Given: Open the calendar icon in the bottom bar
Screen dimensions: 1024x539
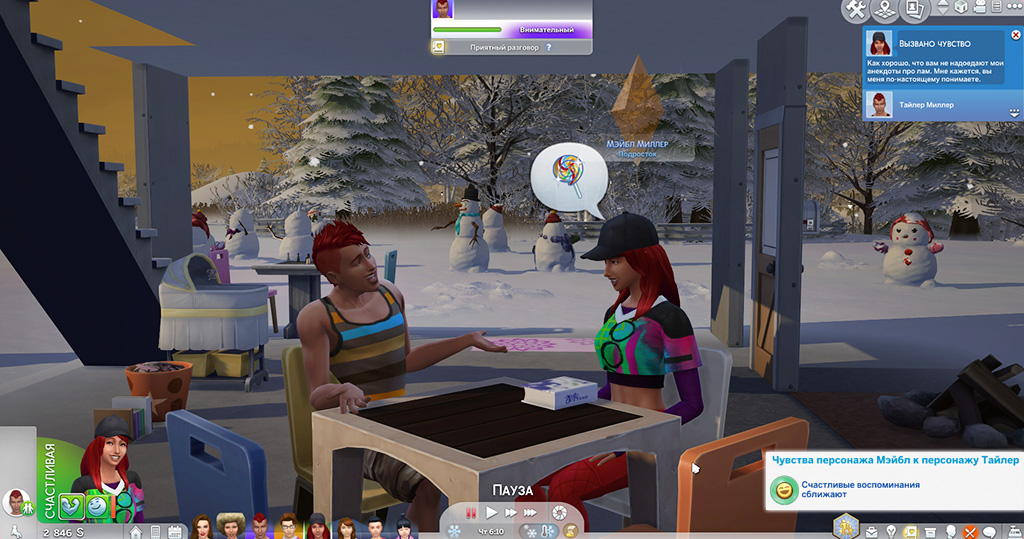Looking at the screenshot, I should (174, 531).
